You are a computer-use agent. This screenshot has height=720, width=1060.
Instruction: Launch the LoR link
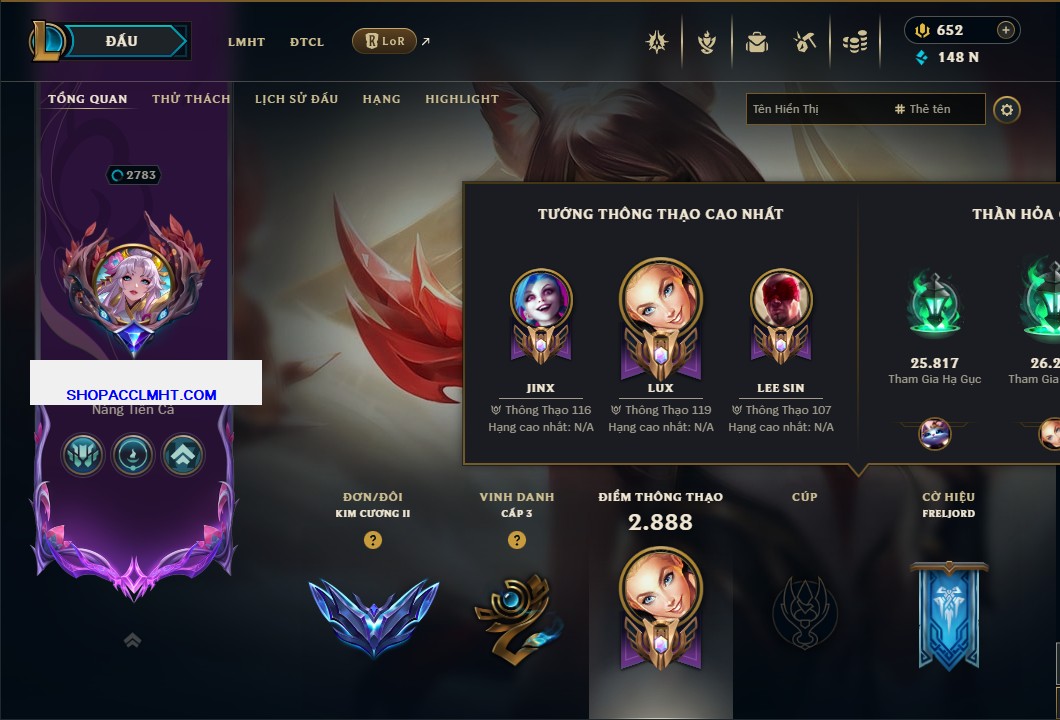(x=386, y=41)
